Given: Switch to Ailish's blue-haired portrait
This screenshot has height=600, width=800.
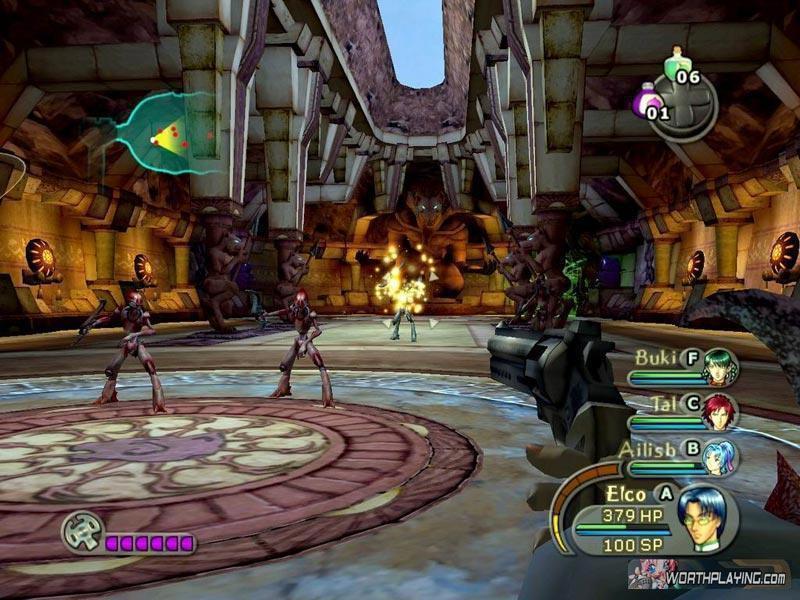Looking at the screenshot, I should [x=719, y=456].
